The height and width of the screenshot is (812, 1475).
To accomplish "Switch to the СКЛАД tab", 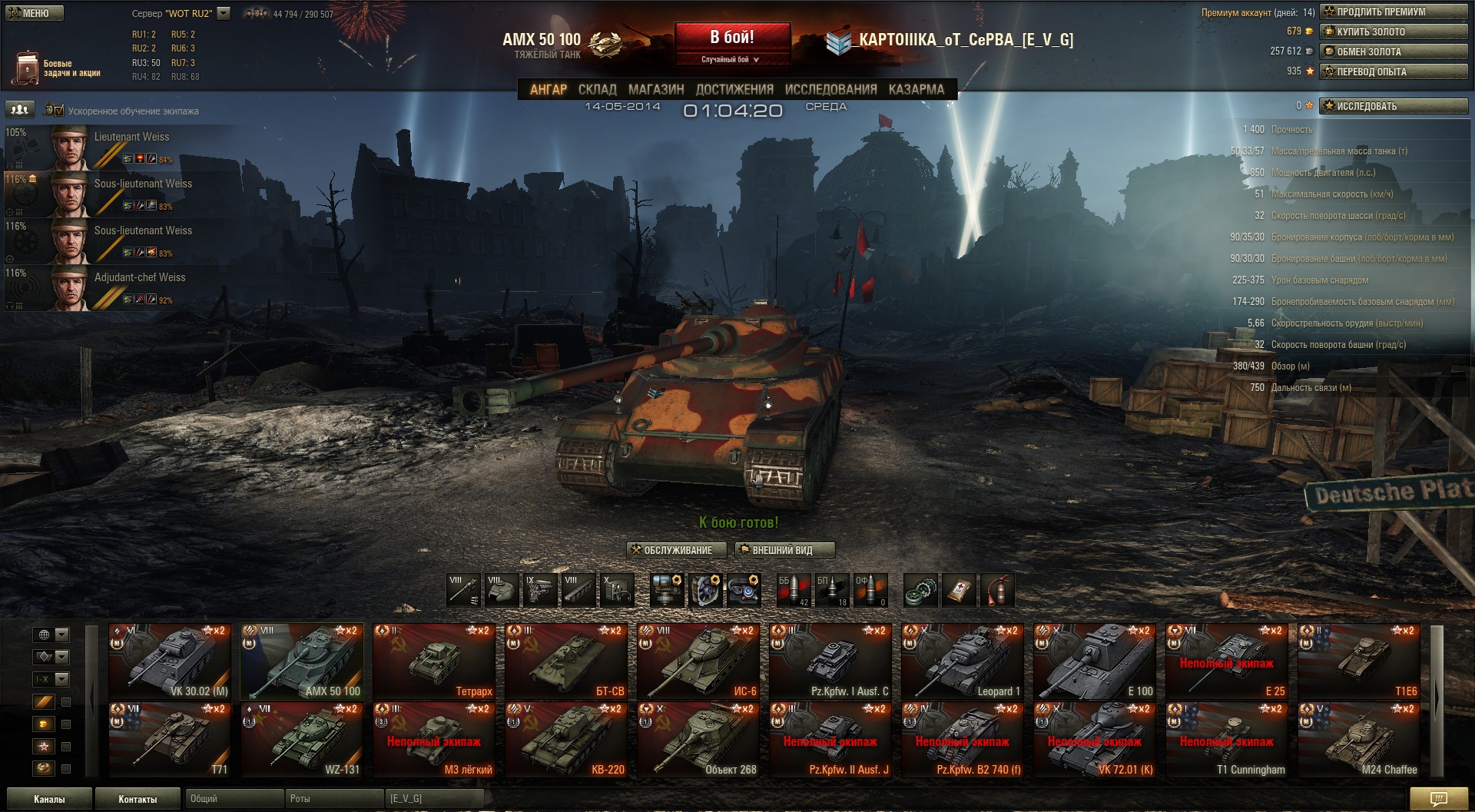I will (597, 89).
